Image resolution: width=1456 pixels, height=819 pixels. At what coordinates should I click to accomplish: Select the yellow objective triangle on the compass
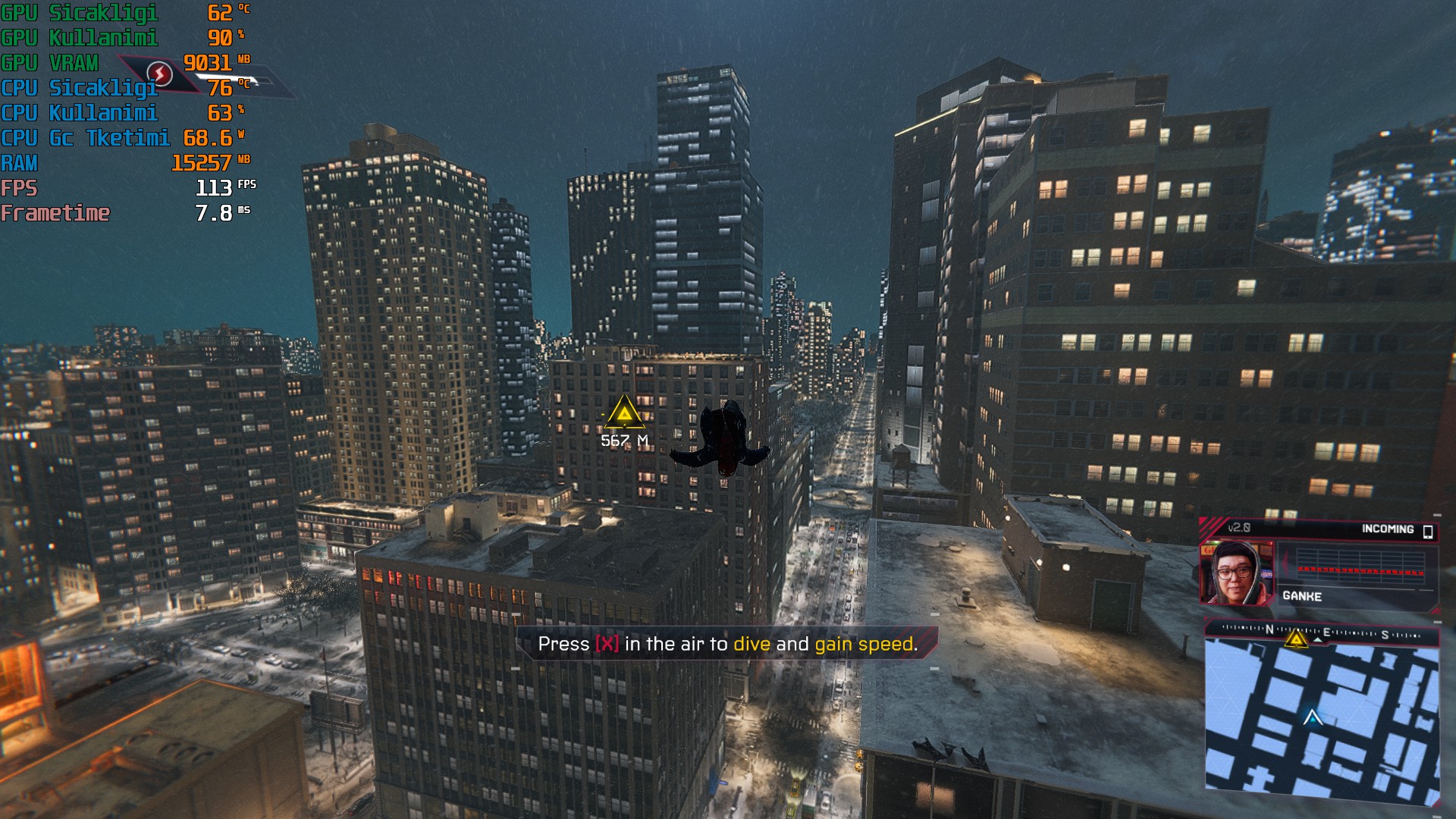pyautogui.click(x=1296, y=639)
